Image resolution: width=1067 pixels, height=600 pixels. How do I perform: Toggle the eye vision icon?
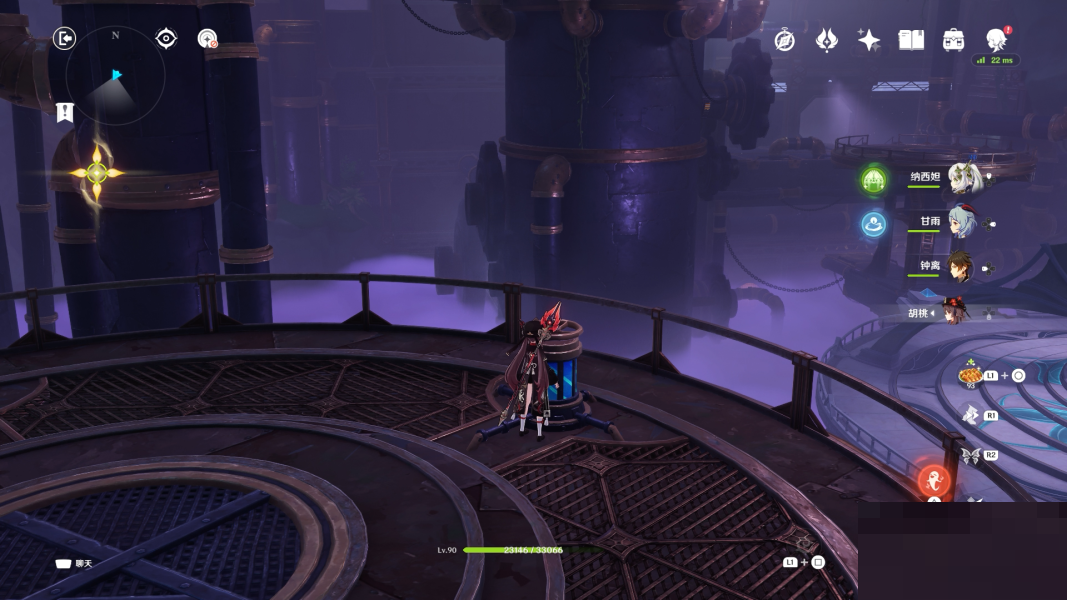[166, 39]
